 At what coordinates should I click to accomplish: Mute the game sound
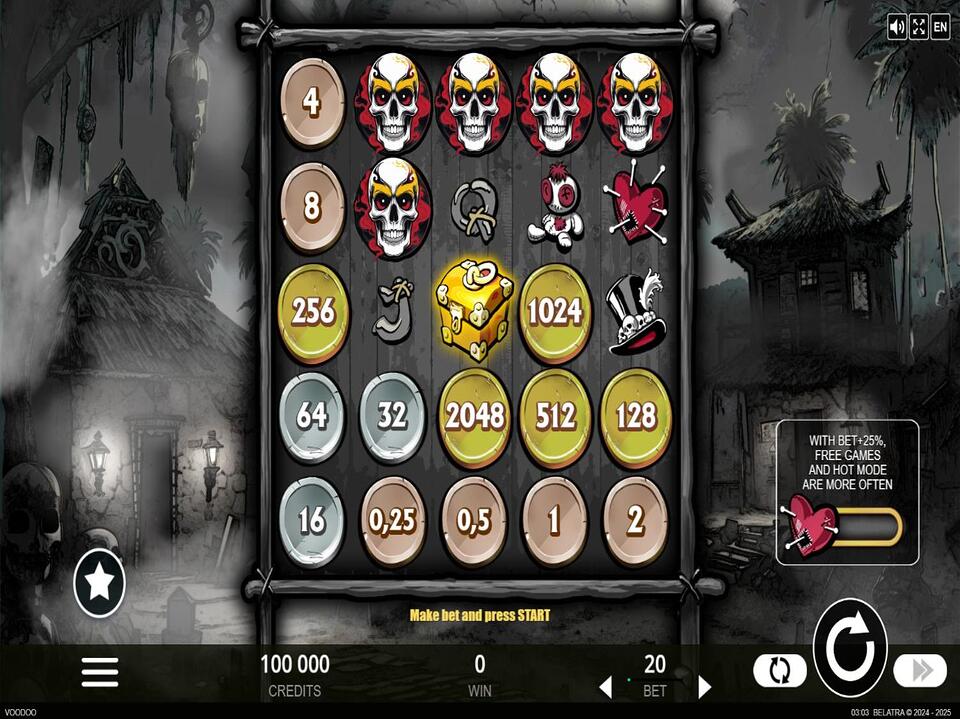(897, 27)
